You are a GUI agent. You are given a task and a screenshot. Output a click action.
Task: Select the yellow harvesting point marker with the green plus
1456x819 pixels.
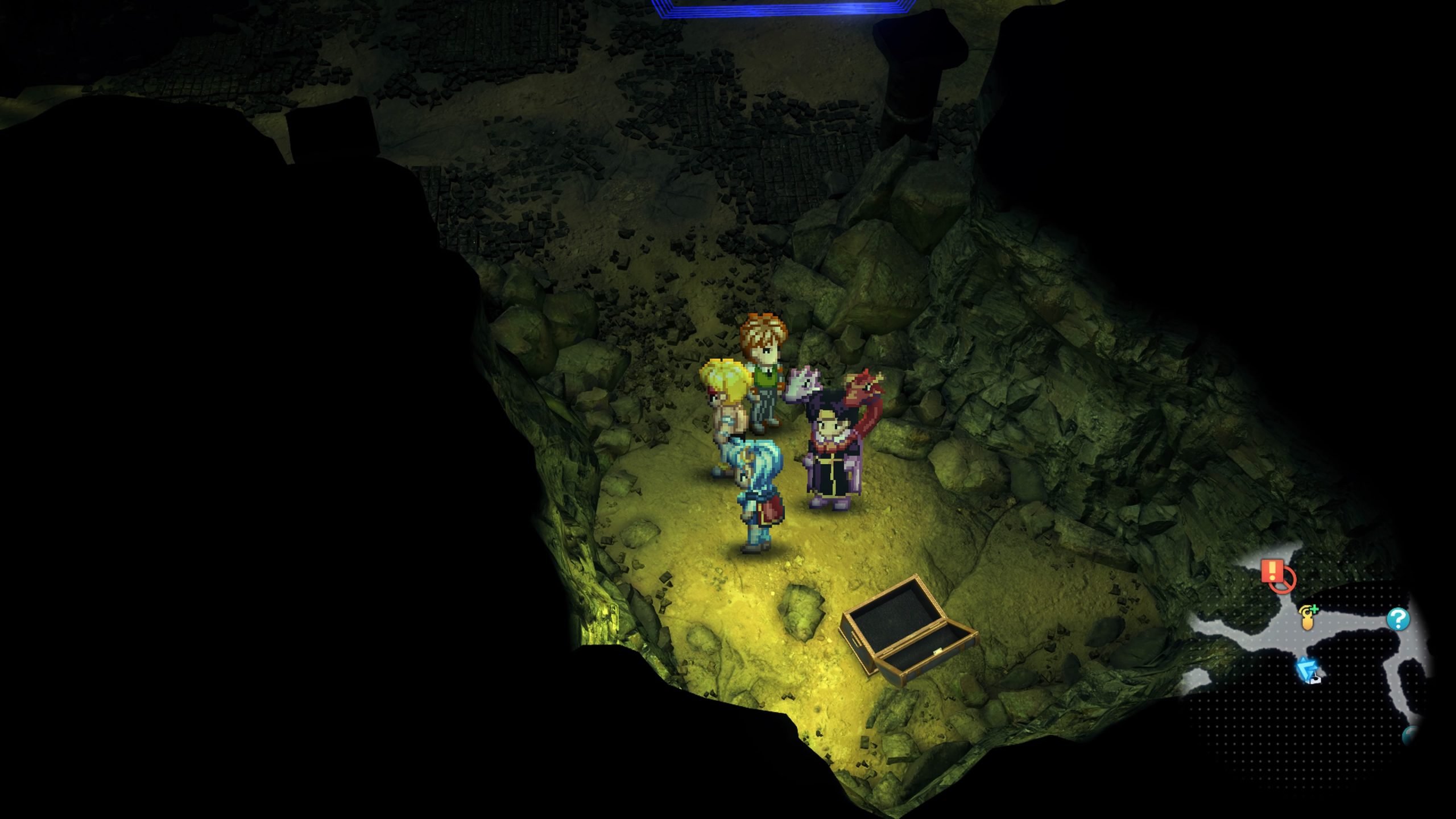[1308, 618]
